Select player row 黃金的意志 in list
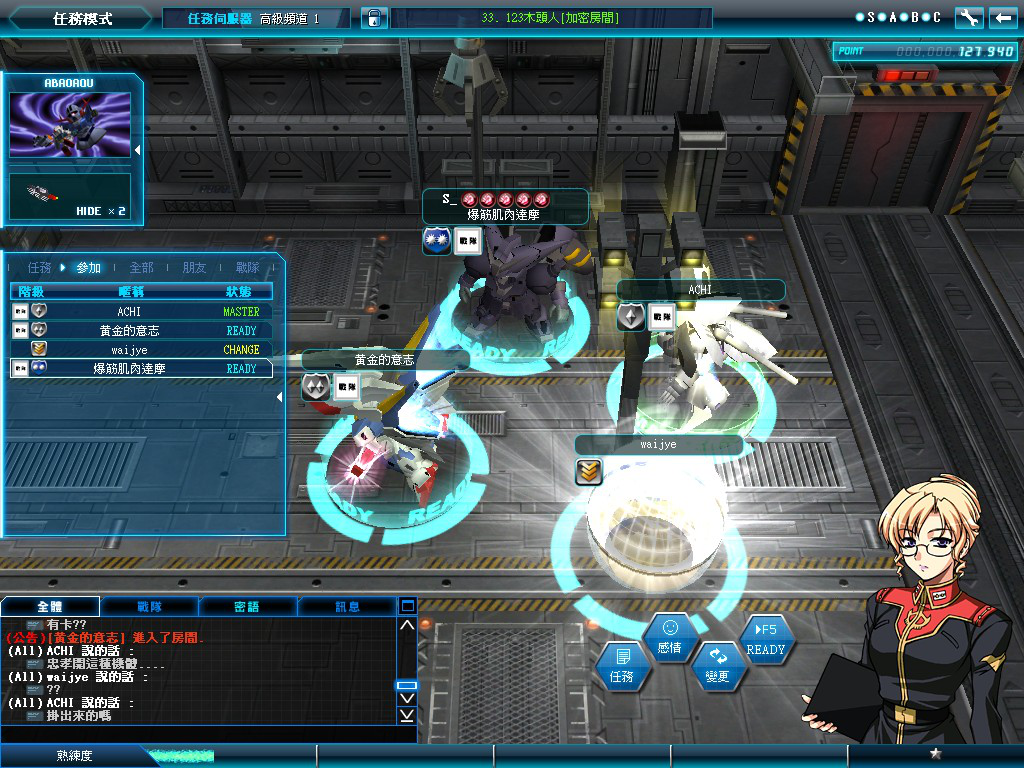The image size is (1024, 768). tap(130, 331)
